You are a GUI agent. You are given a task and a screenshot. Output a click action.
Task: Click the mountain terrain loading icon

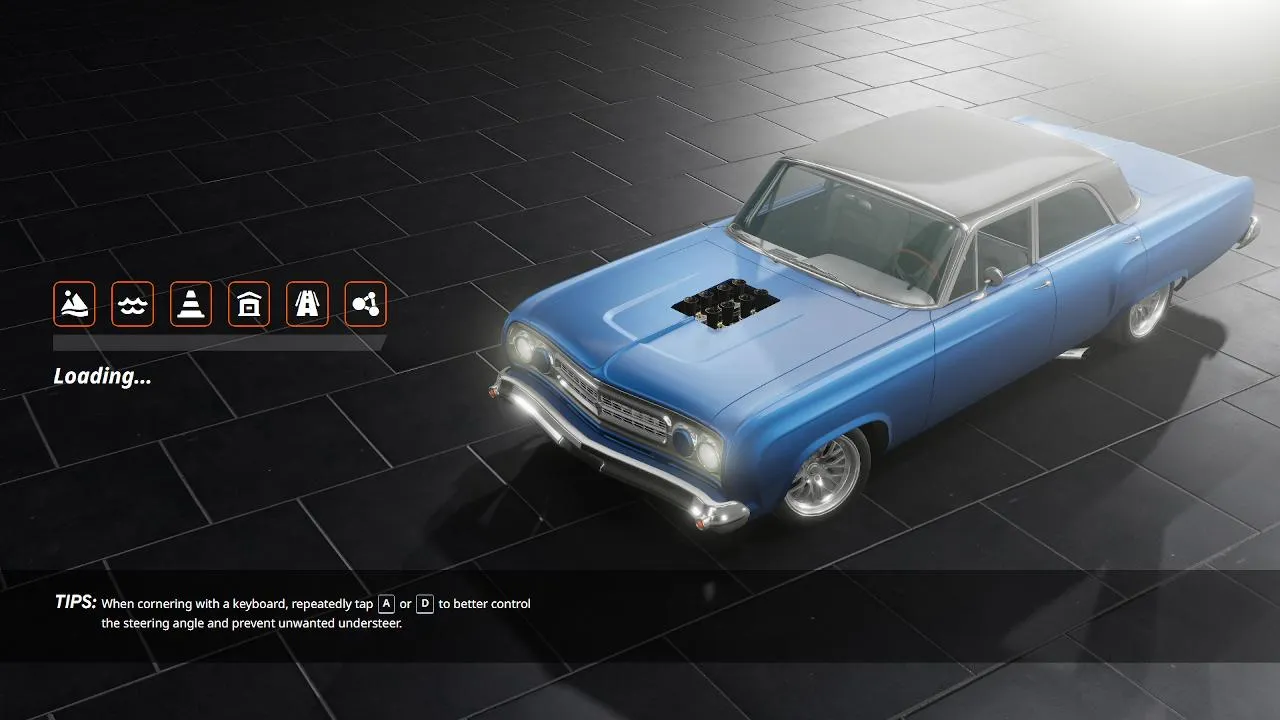74,303
